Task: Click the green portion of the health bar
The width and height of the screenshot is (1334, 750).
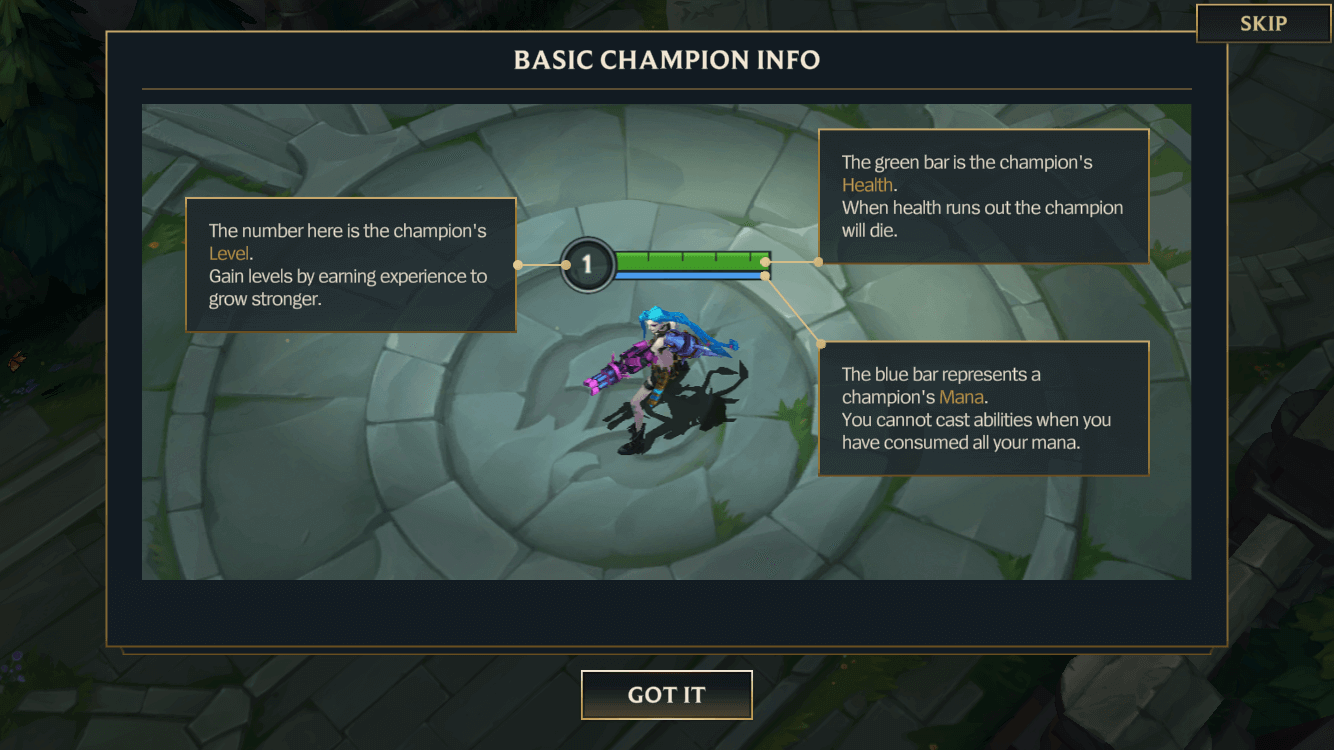Action: tap(690, 259)
